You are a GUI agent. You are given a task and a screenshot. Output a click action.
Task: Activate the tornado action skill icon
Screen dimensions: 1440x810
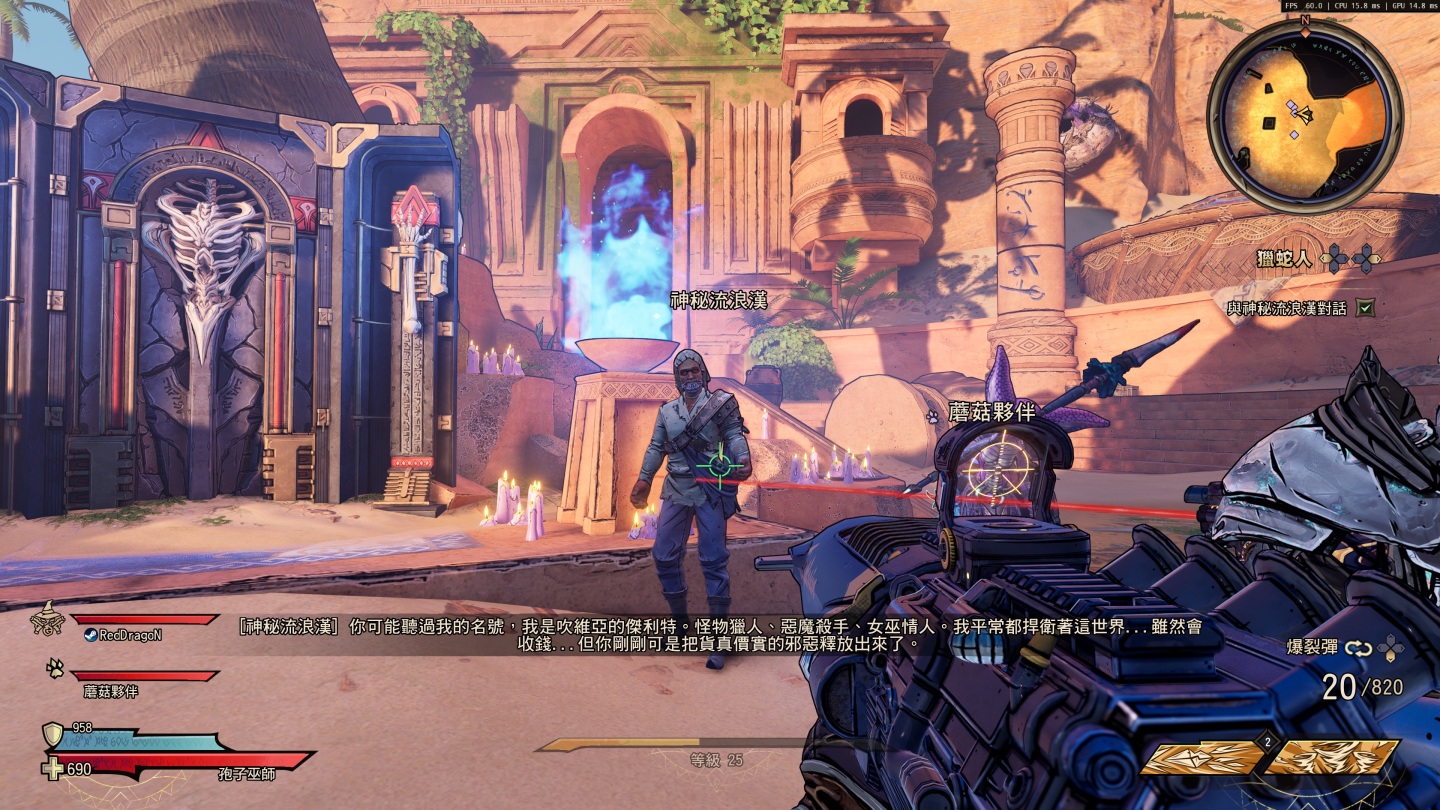pos(1332,758)
